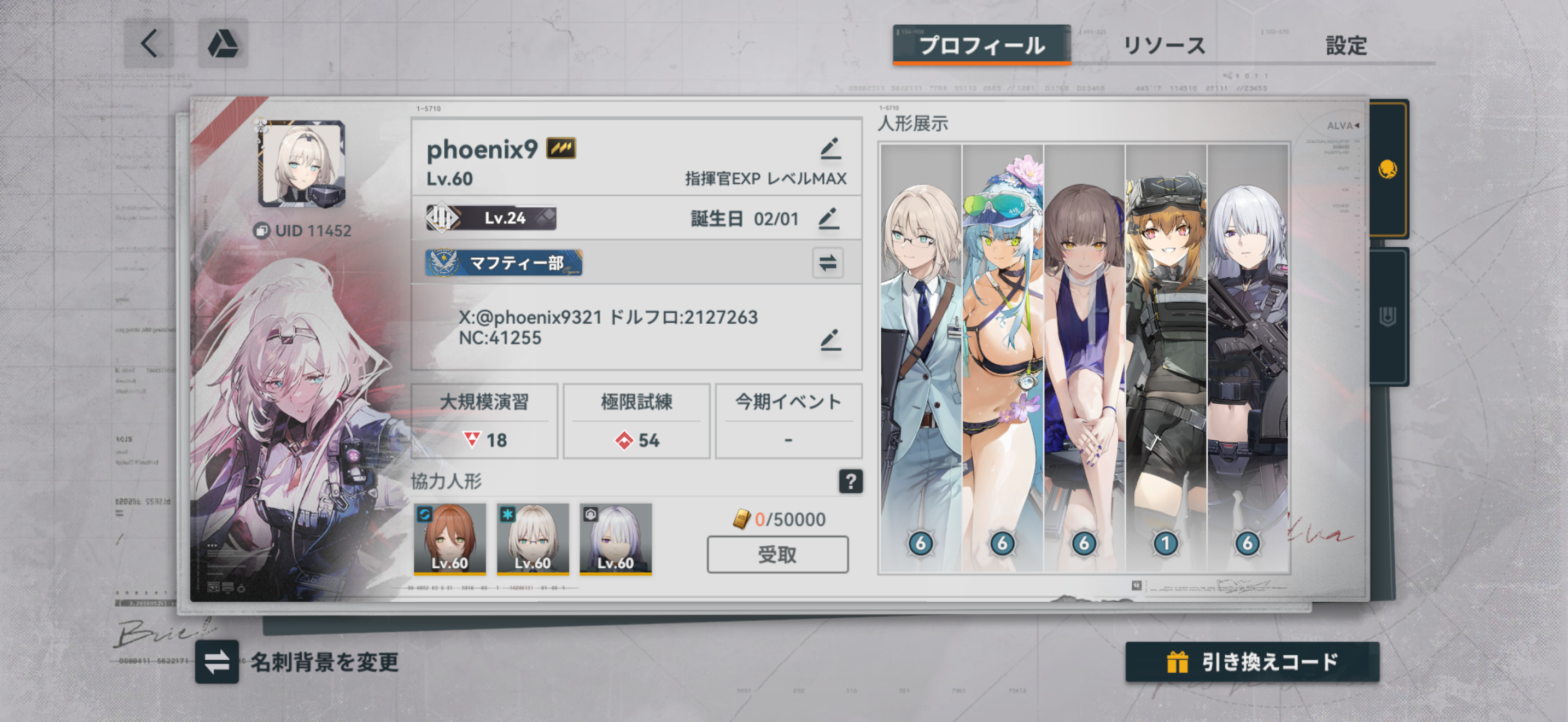The image size is (1568, 722).
Task: Select the プロフィール tab
Action: pyautogui.click(x=981, y=45)
